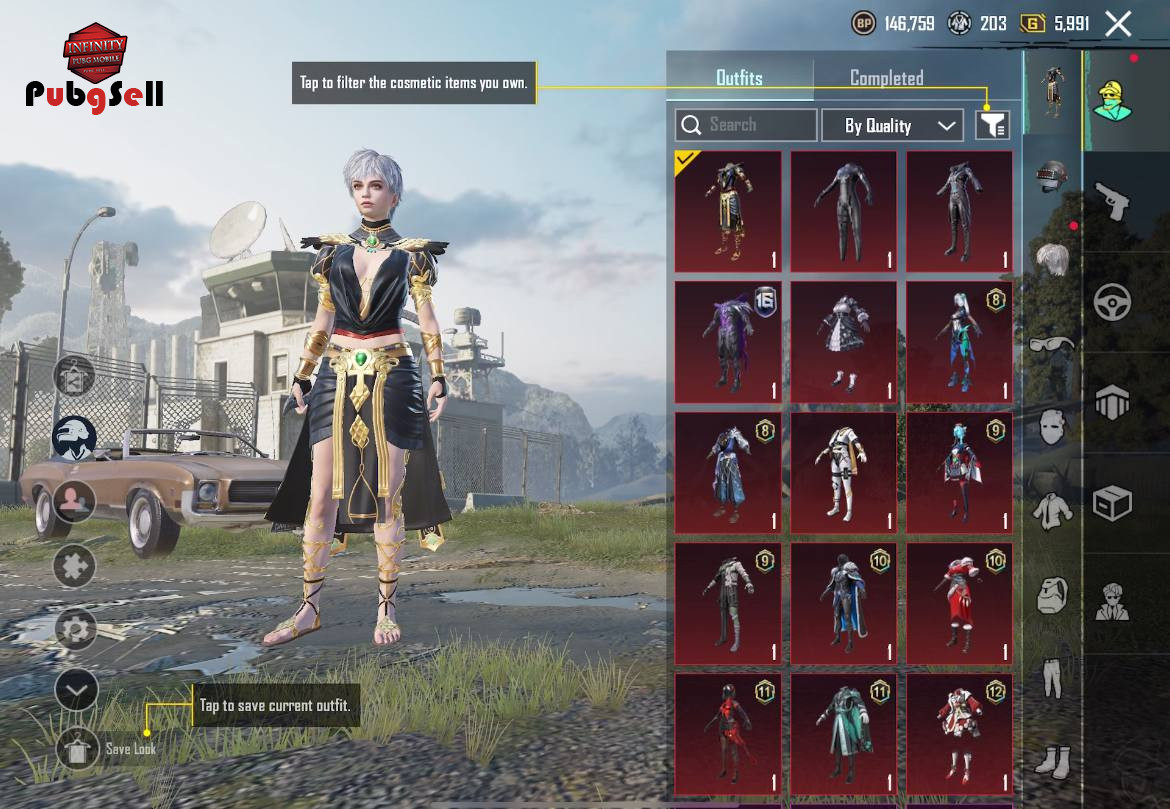Select the equipped black and gold outfit
Screen dimensions: 1170x809
728,212
